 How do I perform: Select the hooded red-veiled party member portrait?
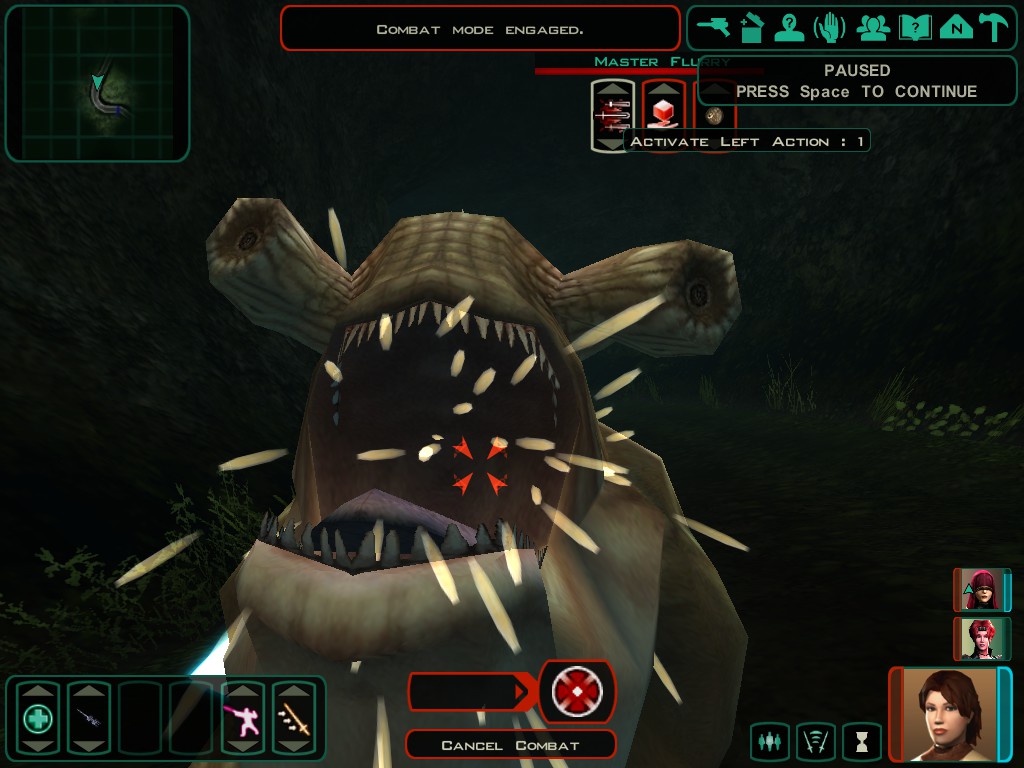tap(981, 590)
